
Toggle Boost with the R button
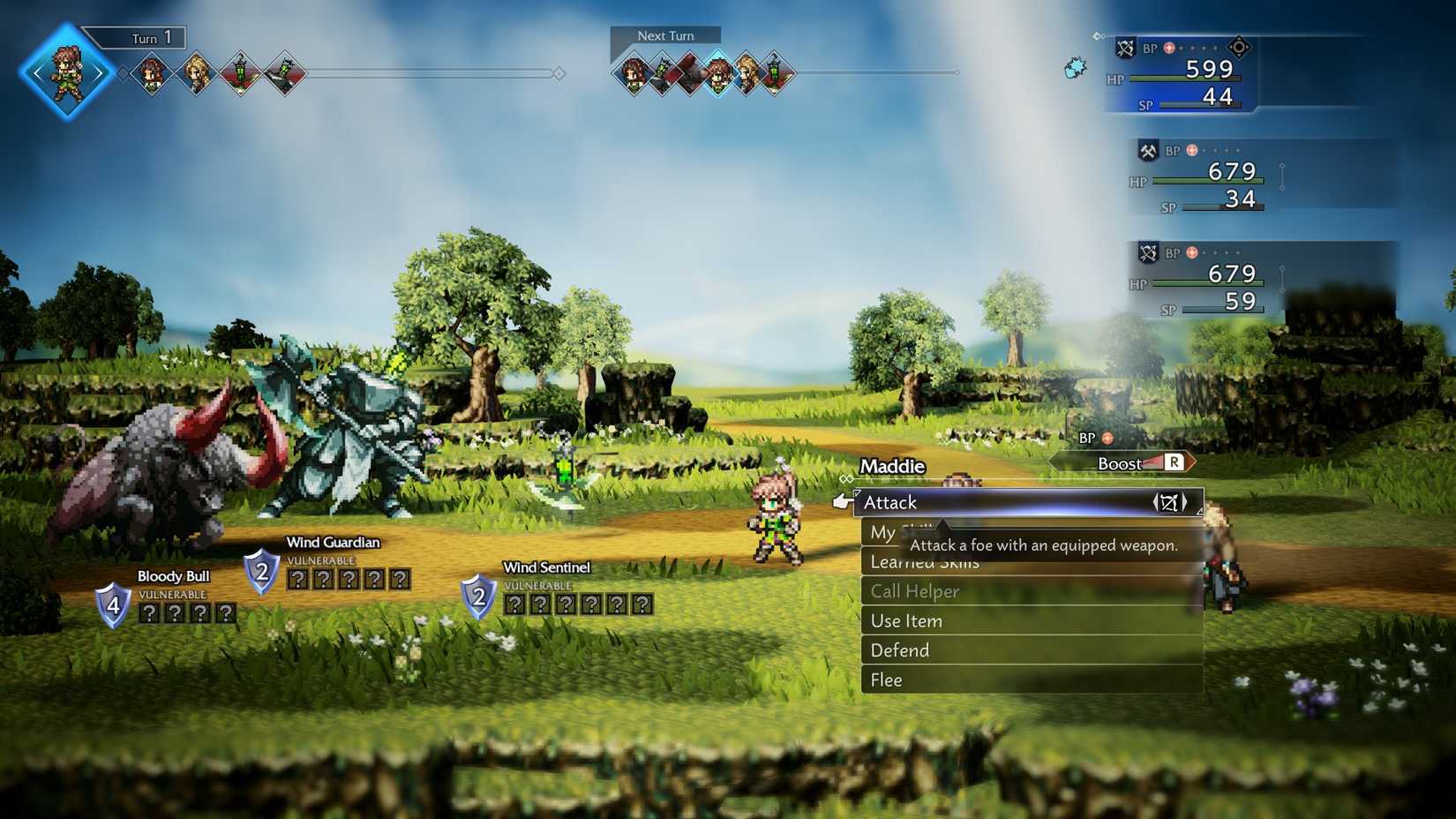(x=1174, y=462)
